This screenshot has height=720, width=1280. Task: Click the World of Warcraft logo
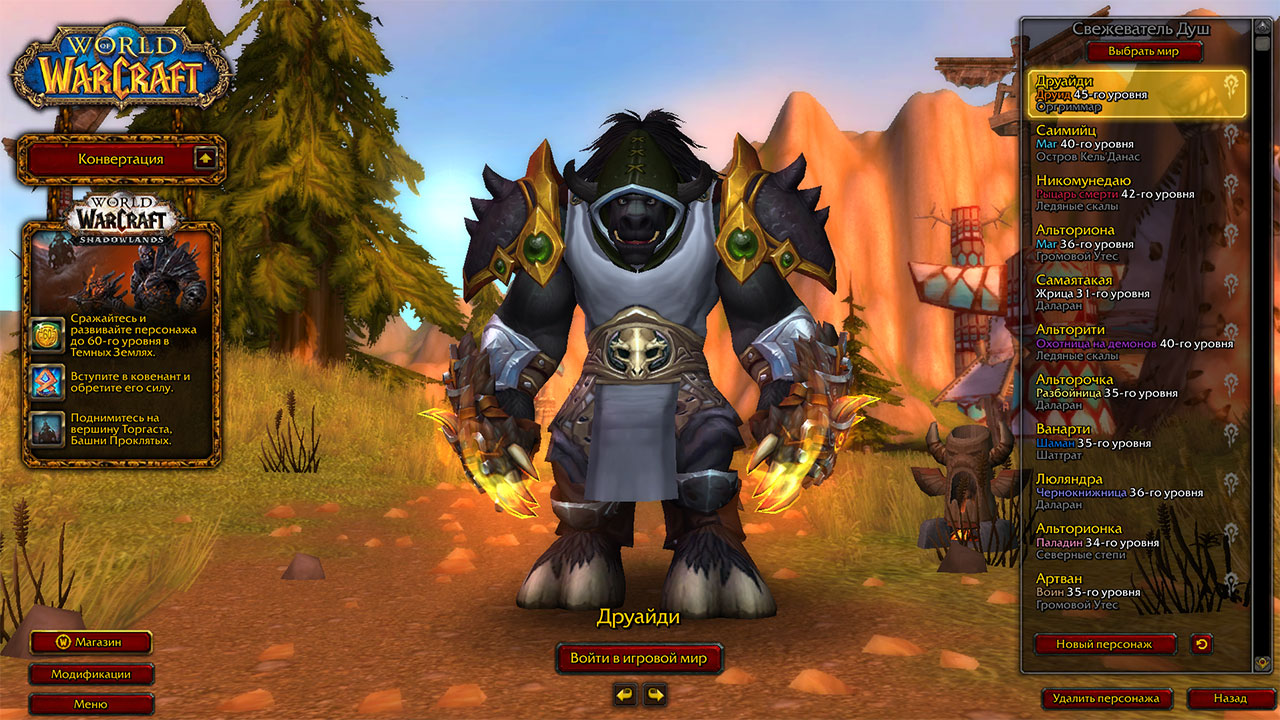pos(120,62)
